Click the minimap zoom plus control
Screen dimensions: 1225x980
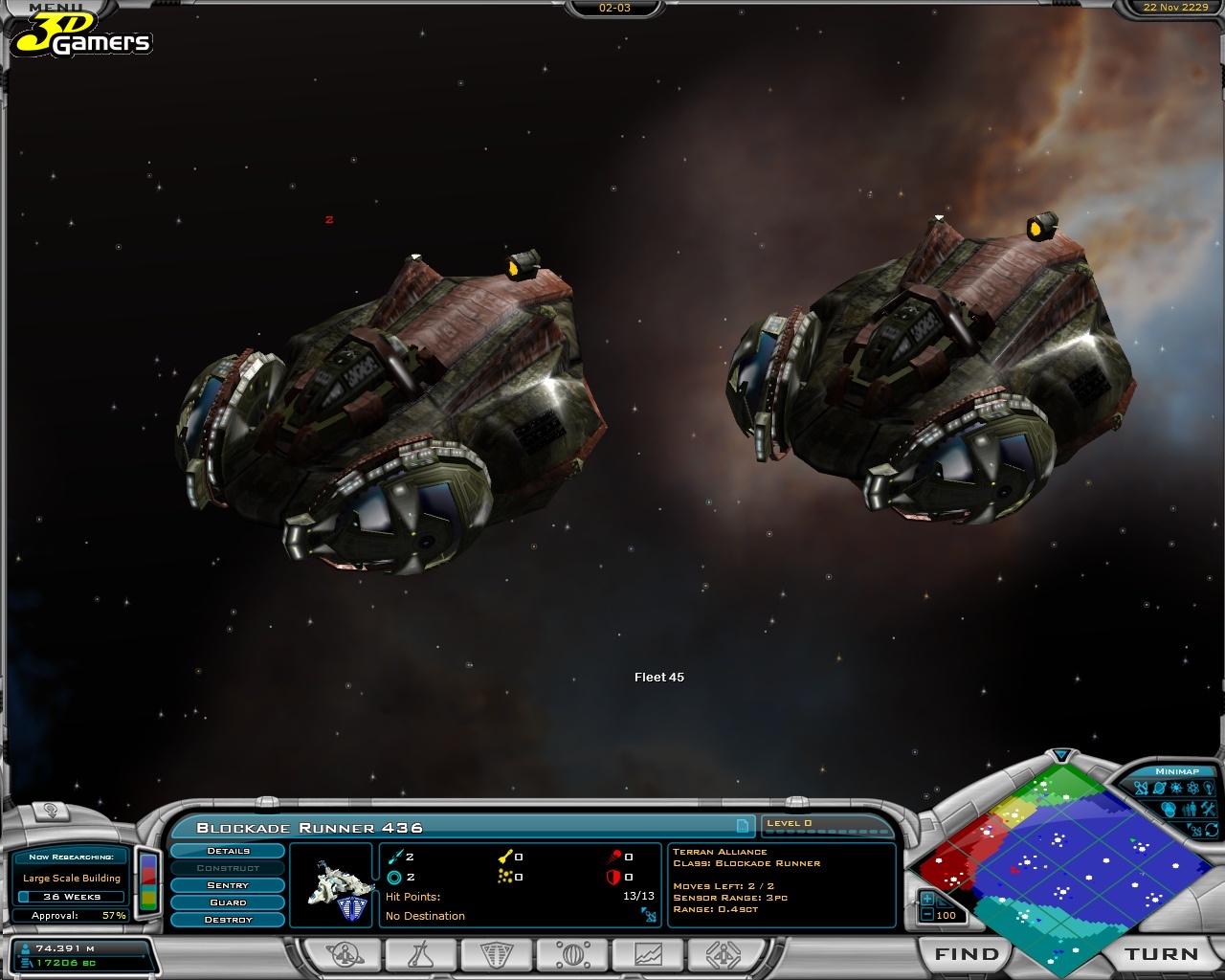click(x=926, y=899)
